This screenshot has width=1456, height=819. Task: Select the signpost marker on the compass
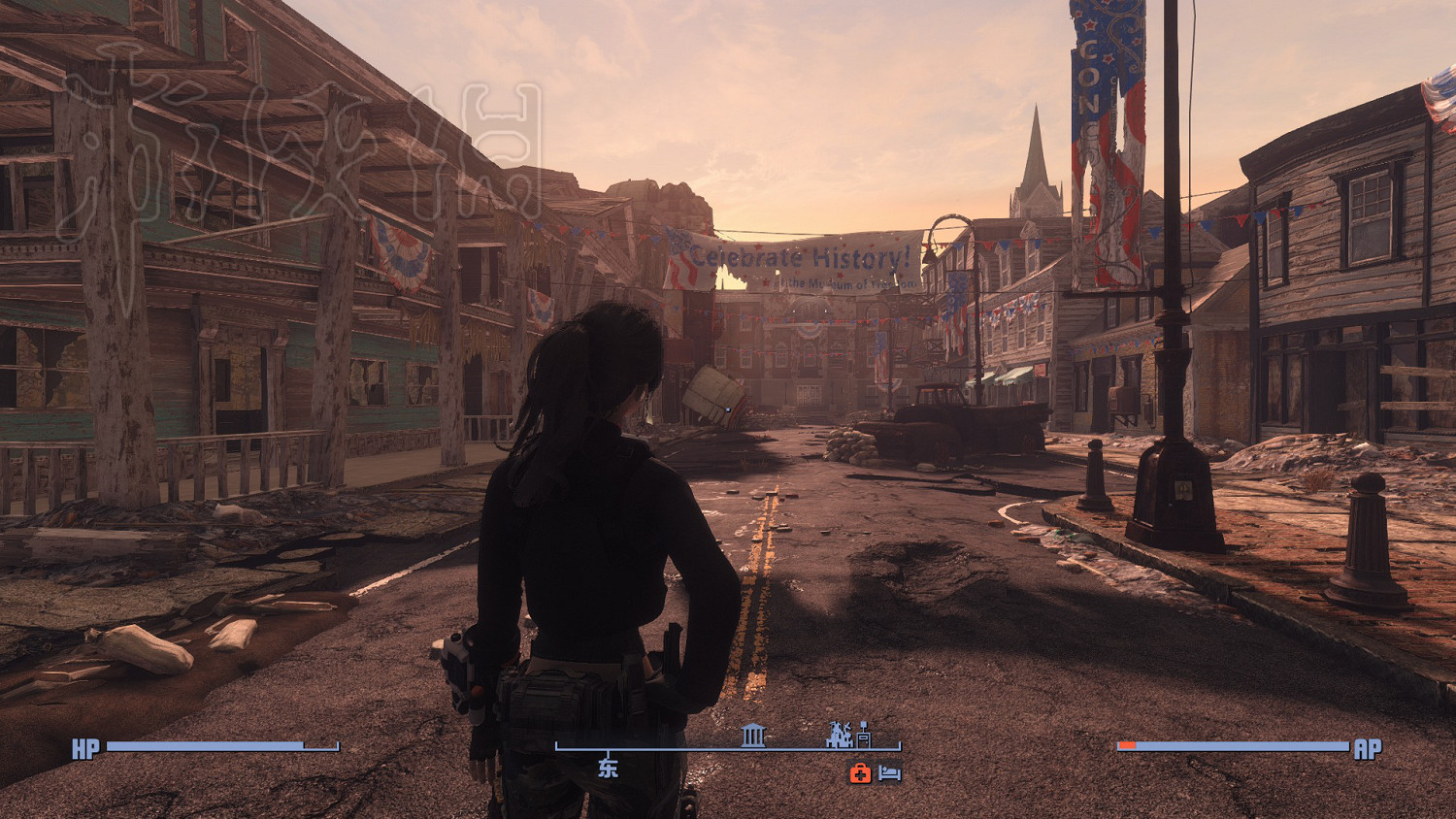tap(863, 736)
